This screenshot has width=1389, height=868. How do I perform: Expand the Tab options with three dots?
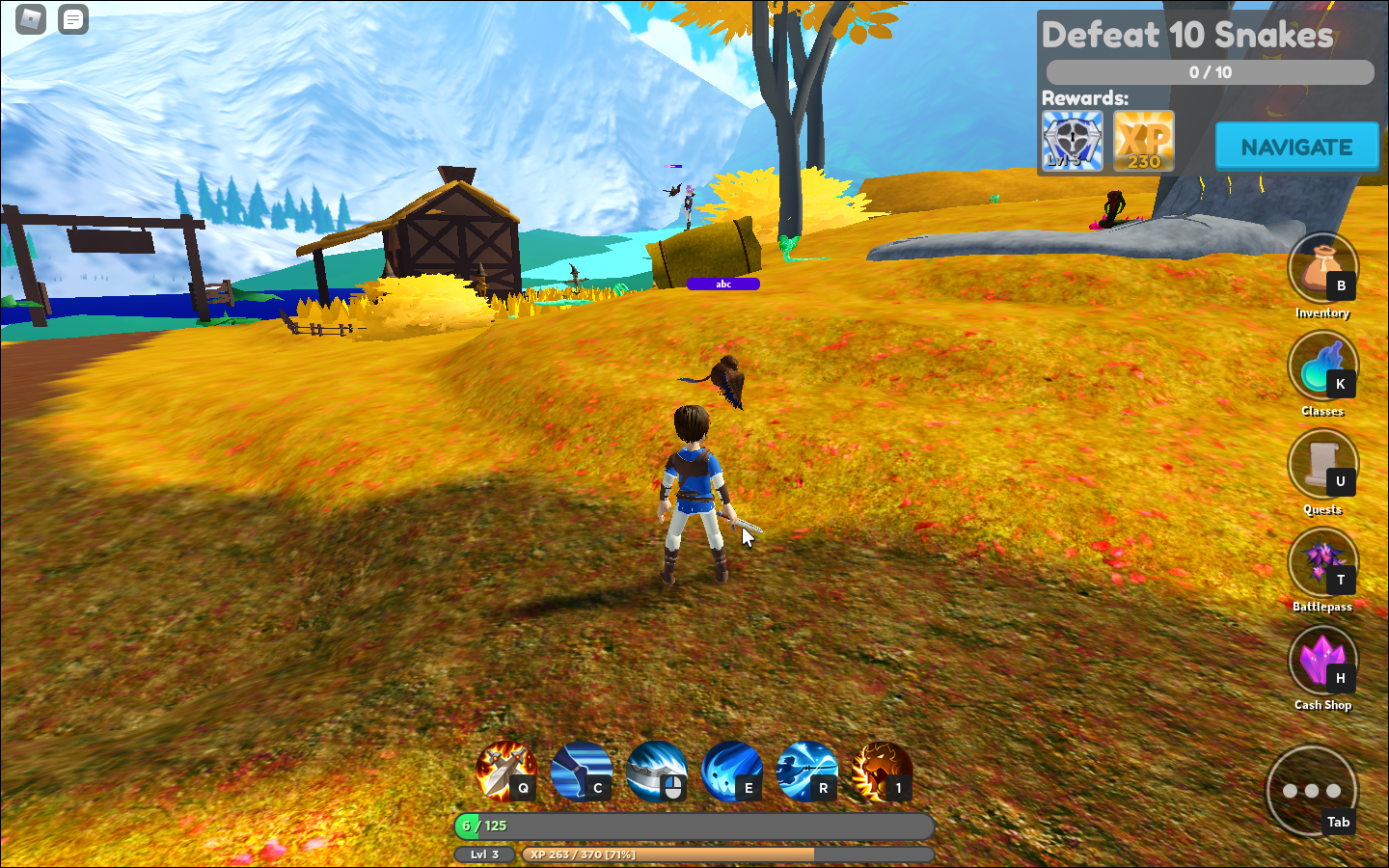pyautogui.click(x=1312, y=789)
